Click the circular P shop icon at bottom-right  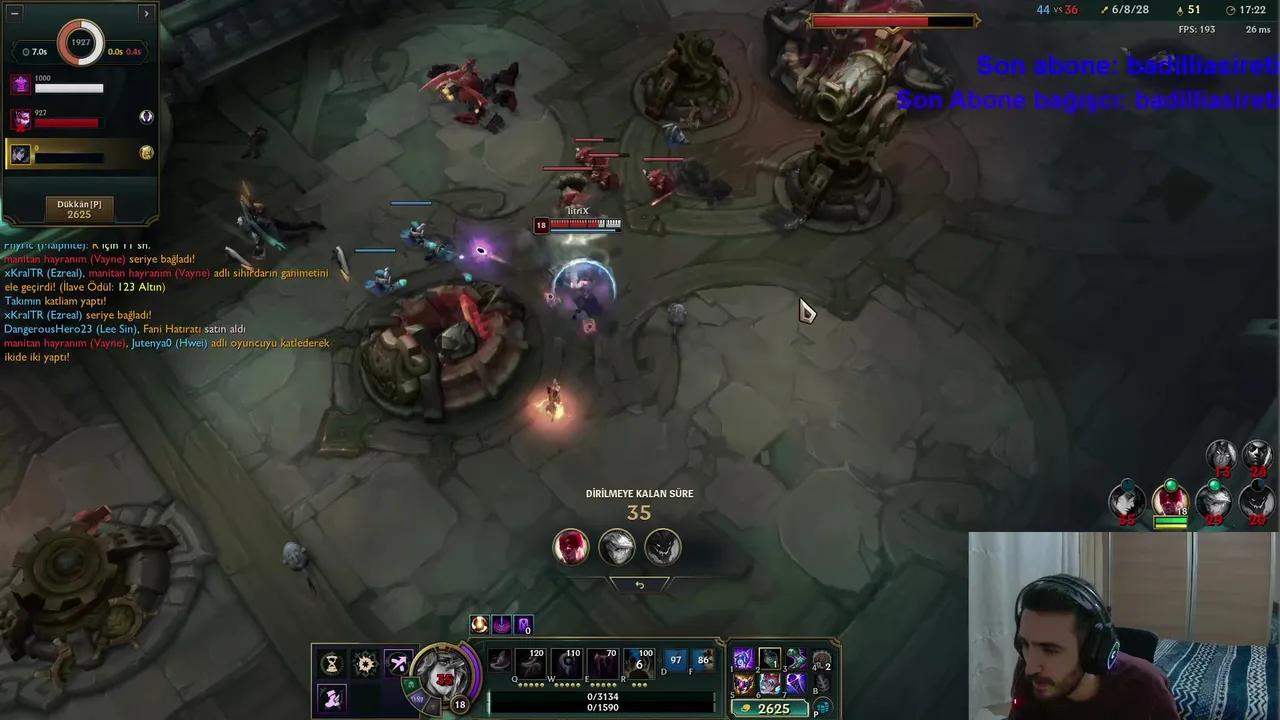click(823, 707)
